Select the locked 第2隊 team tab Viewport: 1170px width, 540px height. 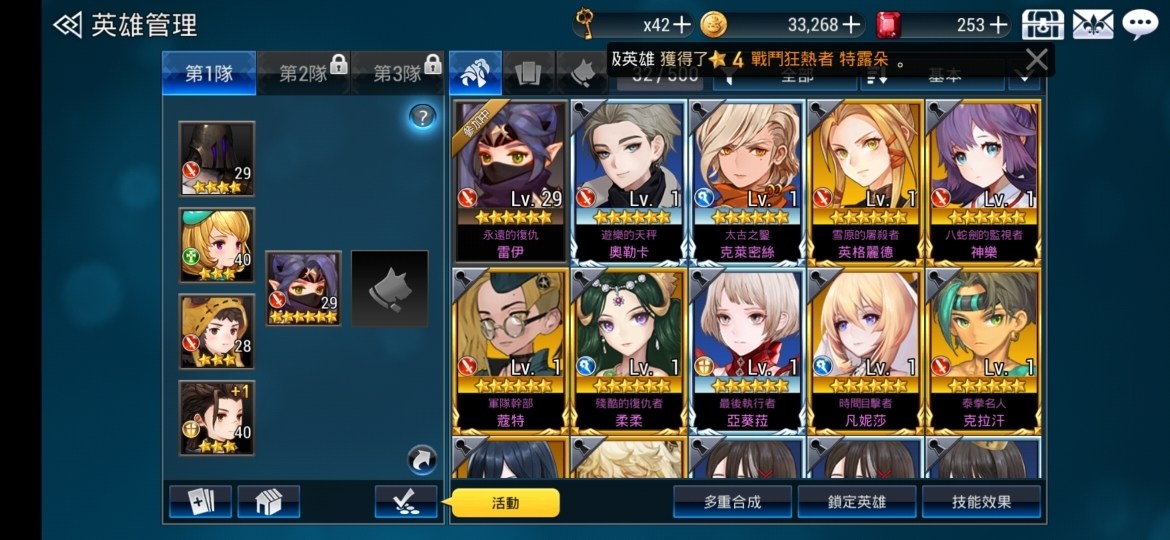point(304,73)
